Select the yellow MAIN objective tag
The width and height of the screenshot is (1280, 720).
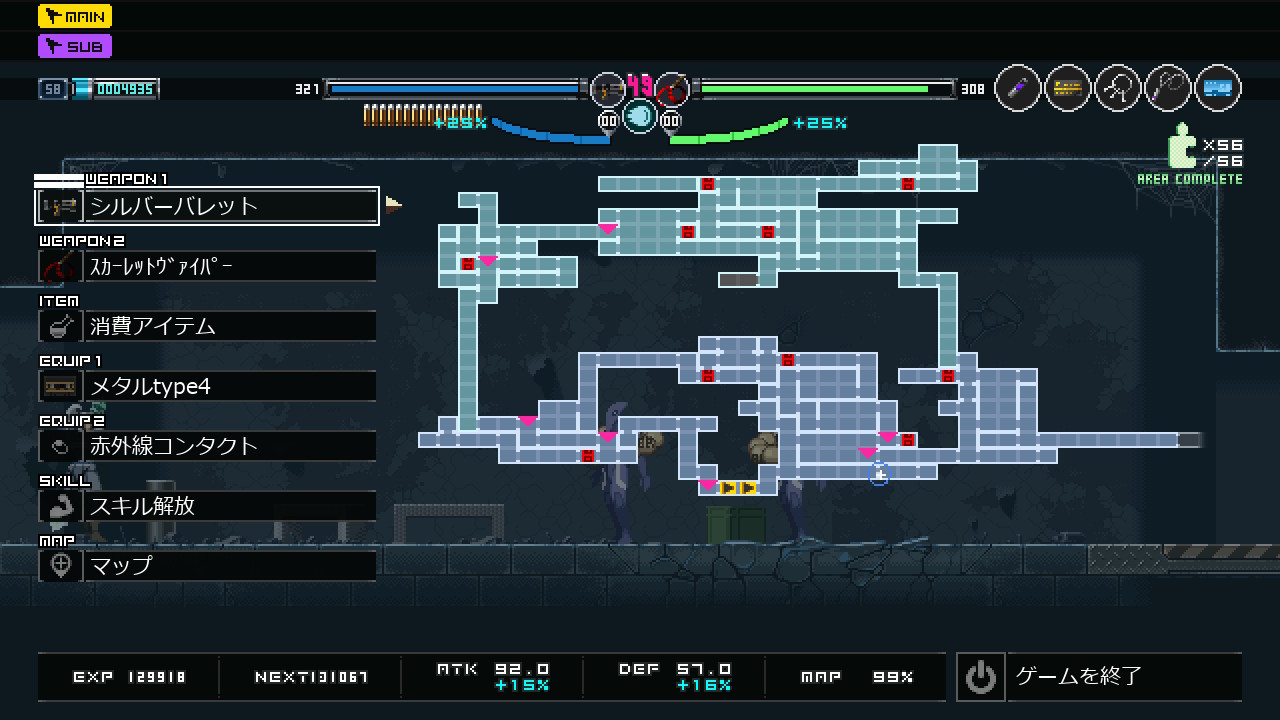(x=75, y=16)
